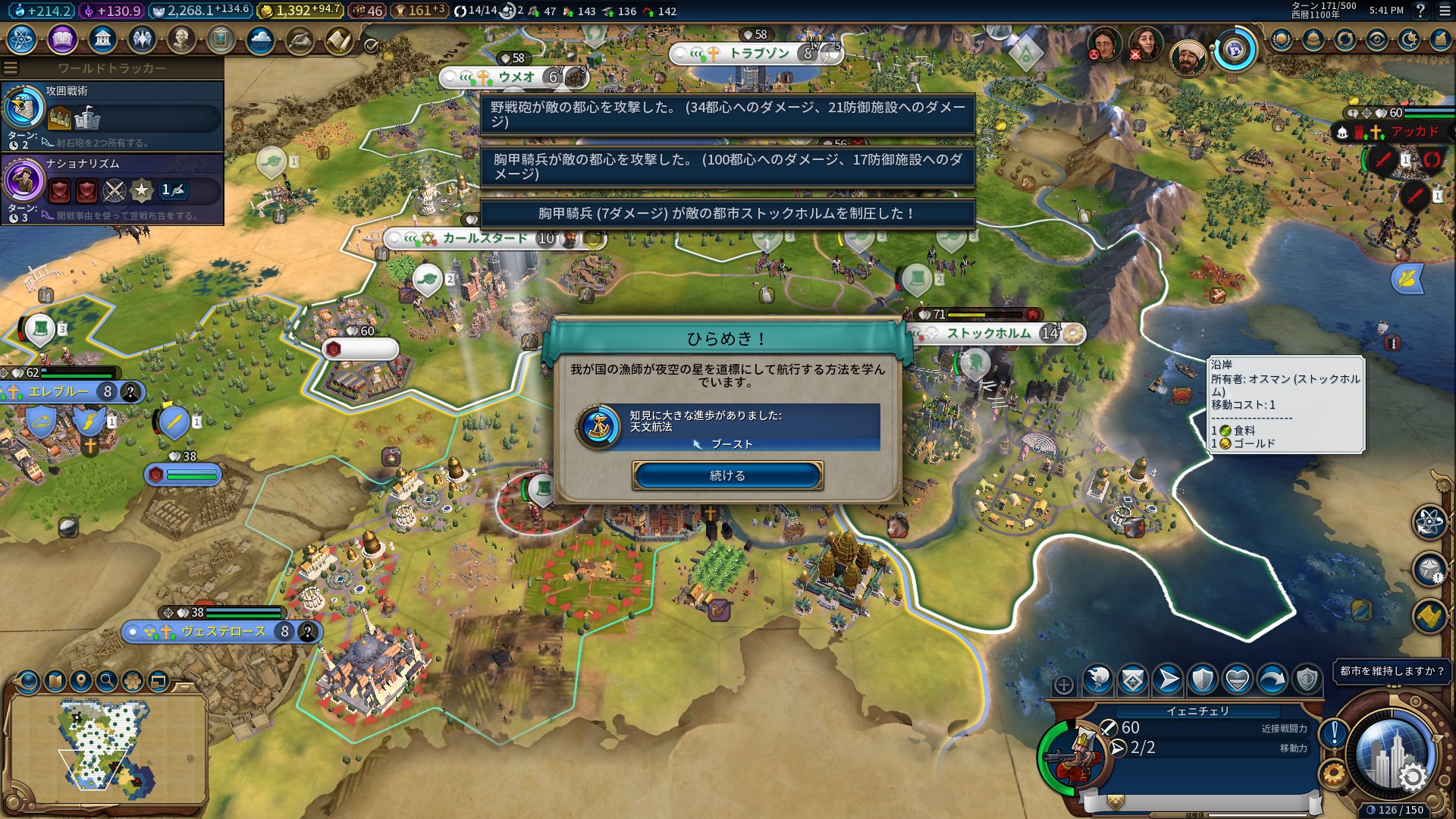Click the minimap

[x=106, y=747]
